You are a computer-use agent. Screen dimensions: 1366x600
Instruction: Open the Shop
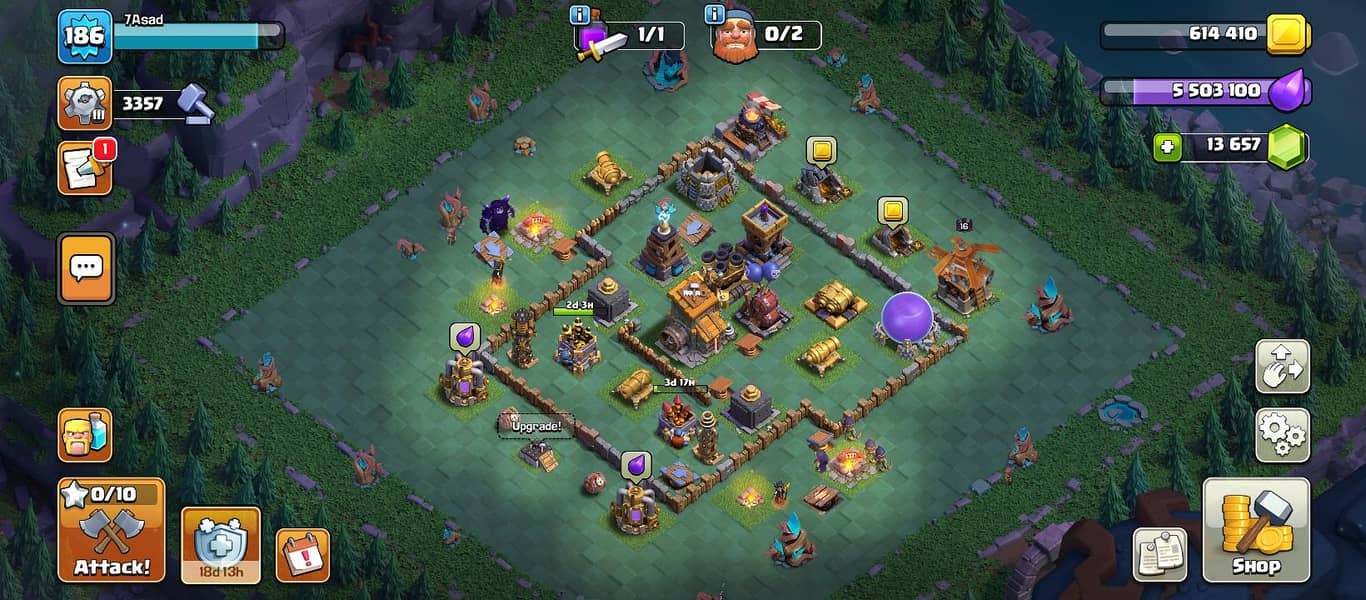tap(1255, 530)
